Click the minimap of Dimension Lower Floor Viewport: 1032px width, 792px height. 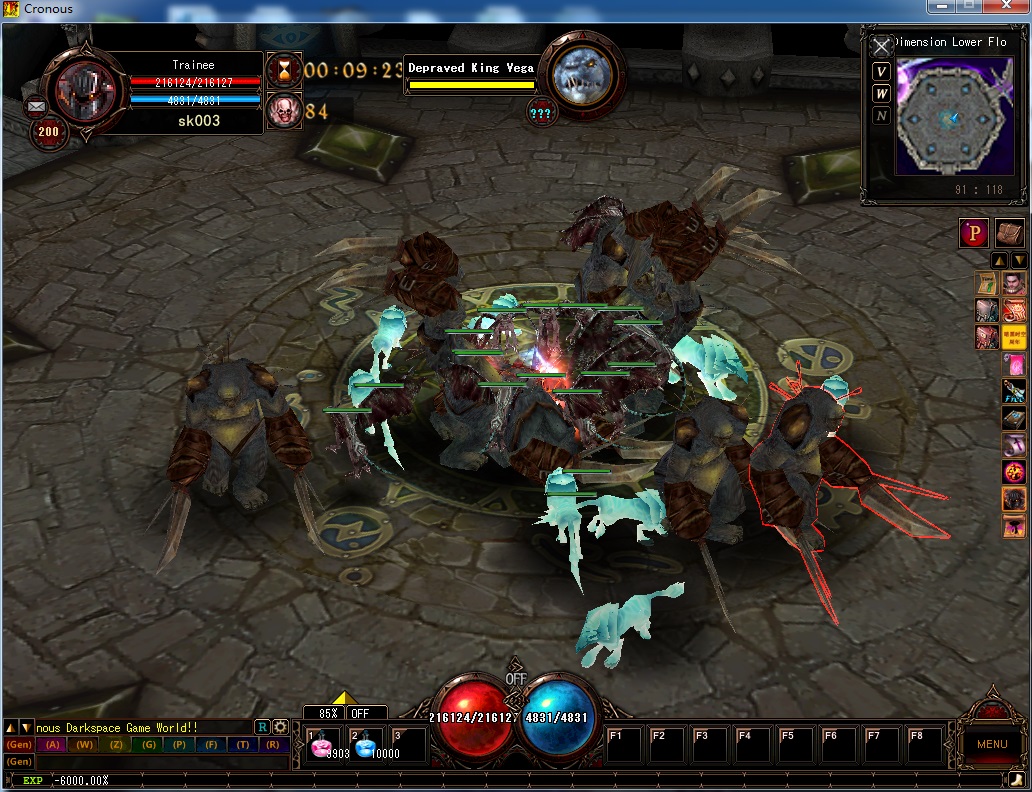tap(947, 119)
